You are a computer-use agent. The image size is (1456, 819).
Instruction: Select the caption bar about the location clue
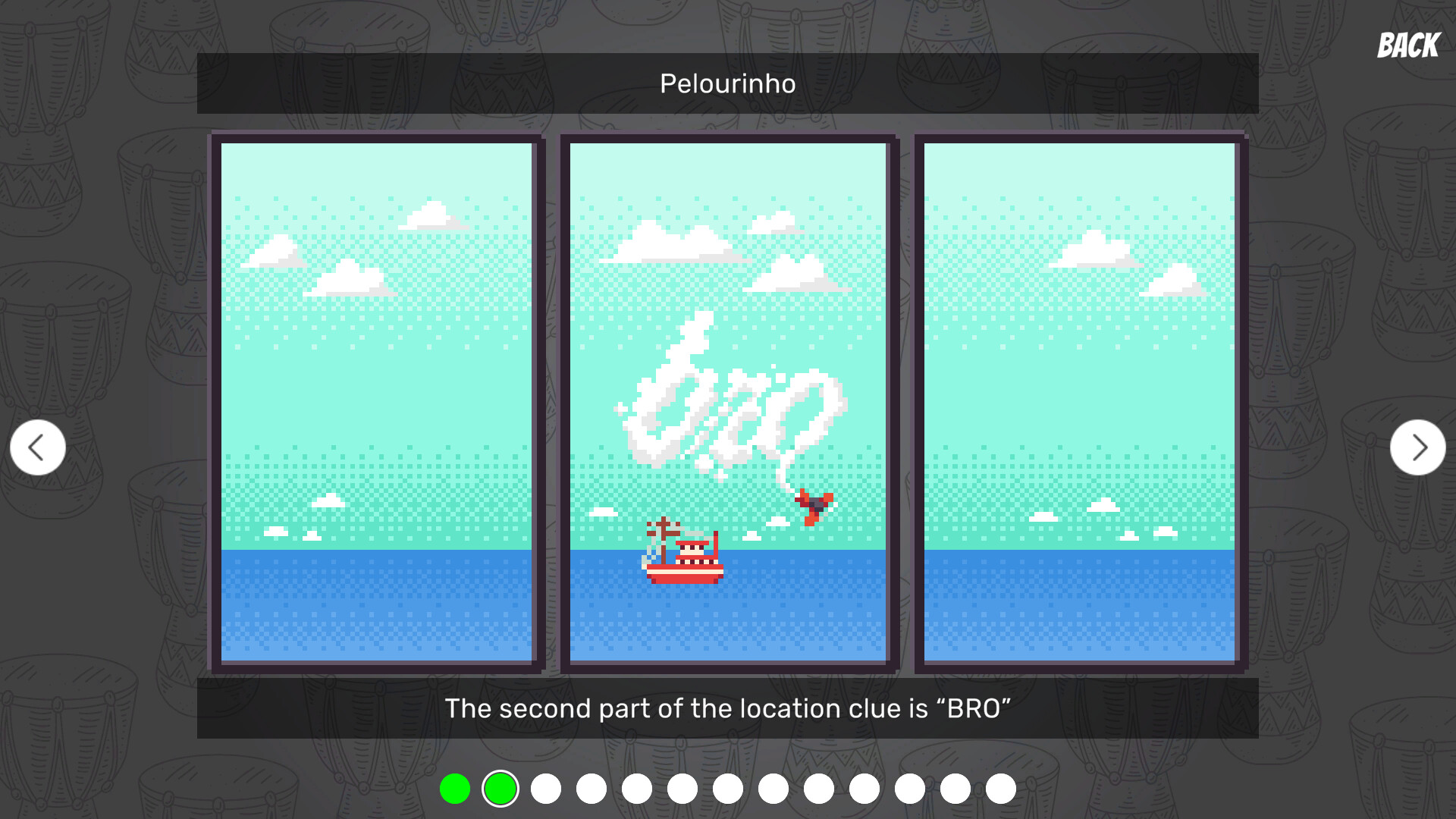728,708
